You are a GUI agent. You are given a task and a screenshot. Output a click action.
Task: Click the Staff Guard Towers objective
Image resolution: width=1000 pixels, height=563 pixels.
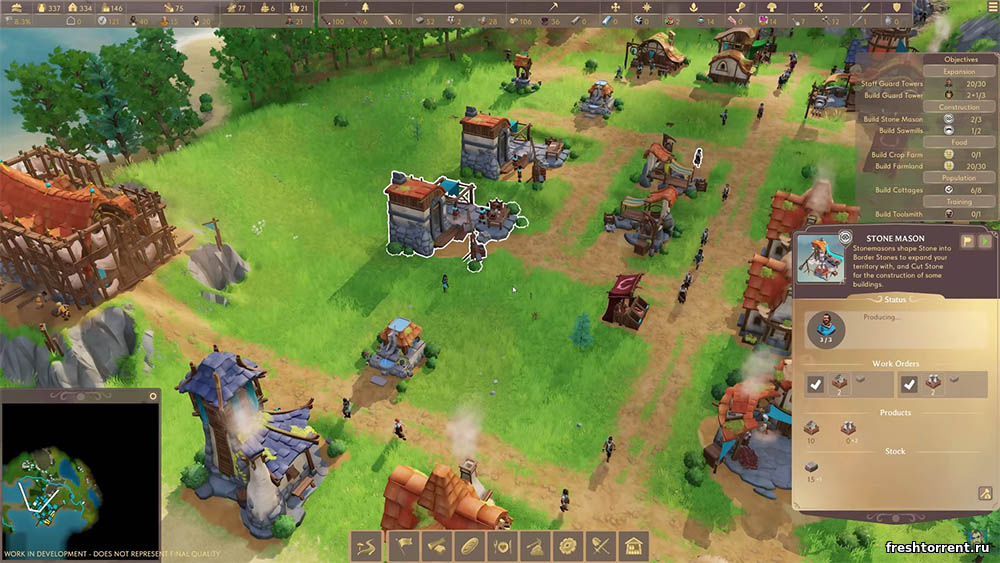[x=892, y=83]
